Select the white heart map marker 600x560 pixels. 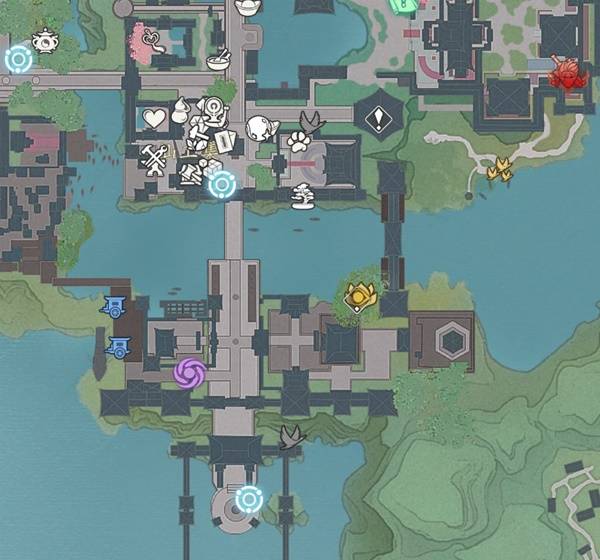pyautogui.click(x=153, y=120)
